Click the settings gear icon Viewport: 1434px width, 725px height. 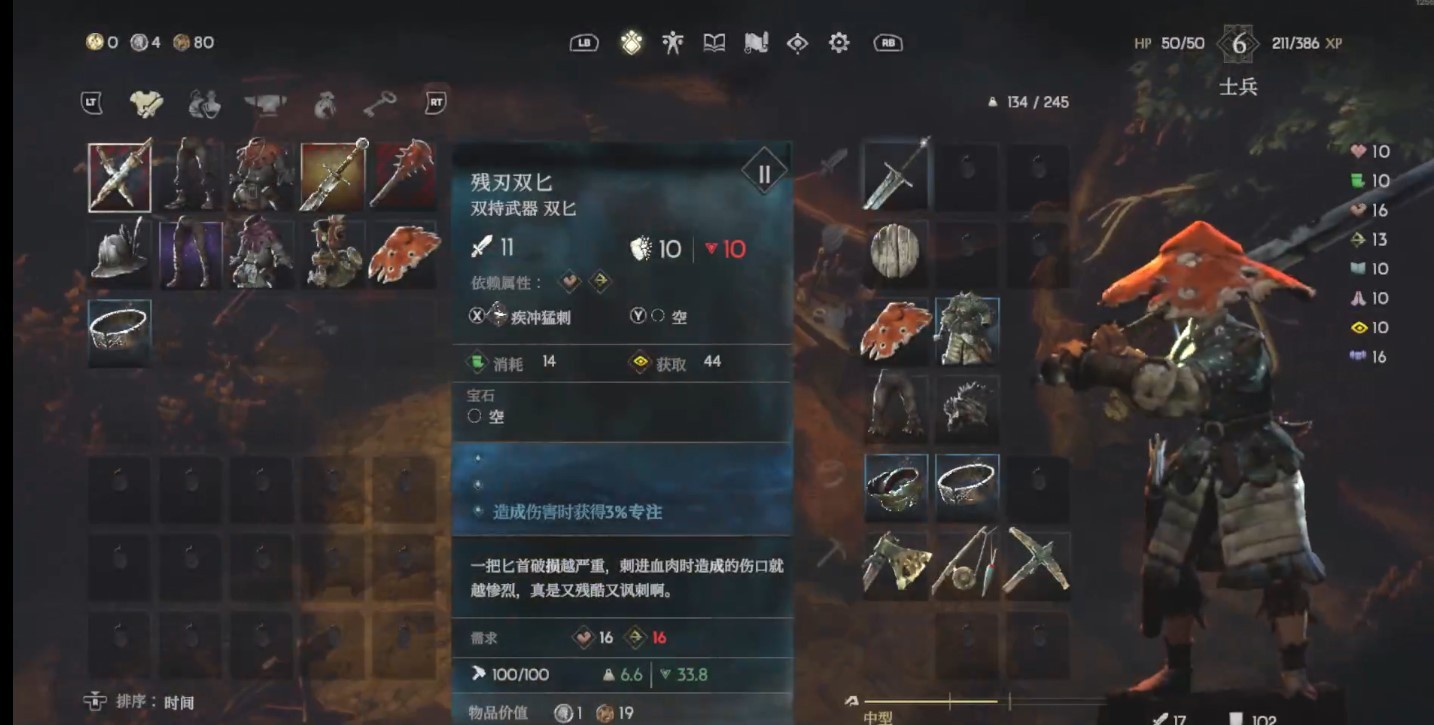(x=839, y=43)
